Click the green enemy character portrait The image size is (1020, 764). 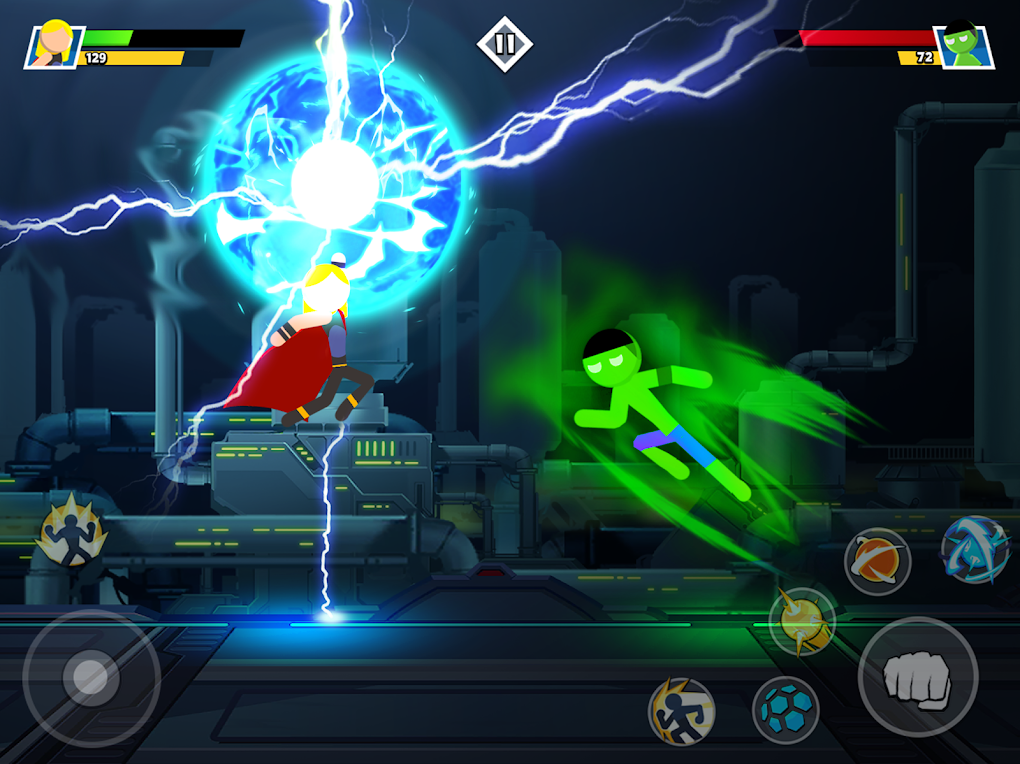pos(963,45)
